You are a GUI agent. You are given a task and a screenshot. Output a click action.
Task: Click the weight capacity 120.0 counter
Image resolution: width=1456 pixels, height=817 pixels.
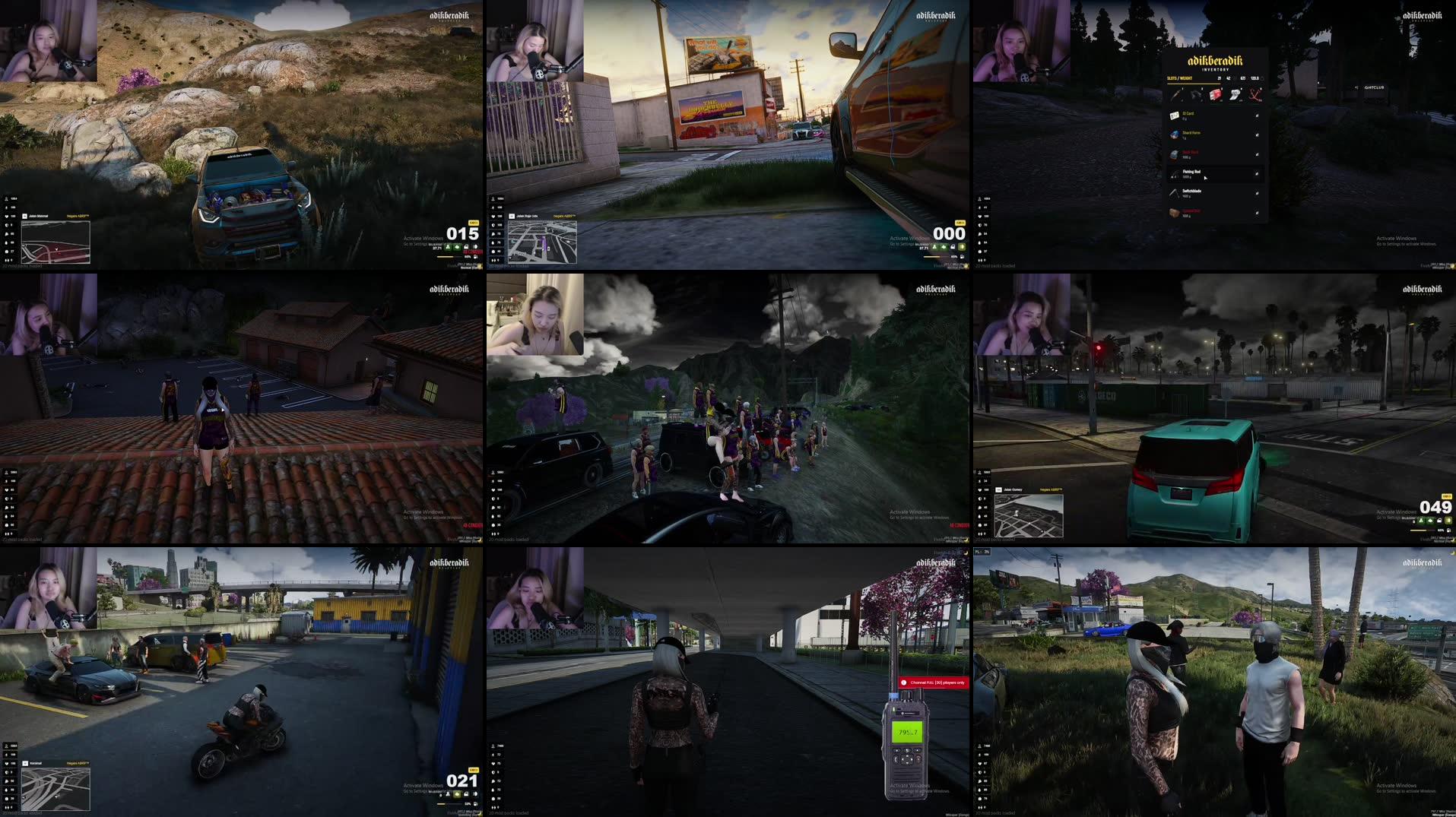1255,78
